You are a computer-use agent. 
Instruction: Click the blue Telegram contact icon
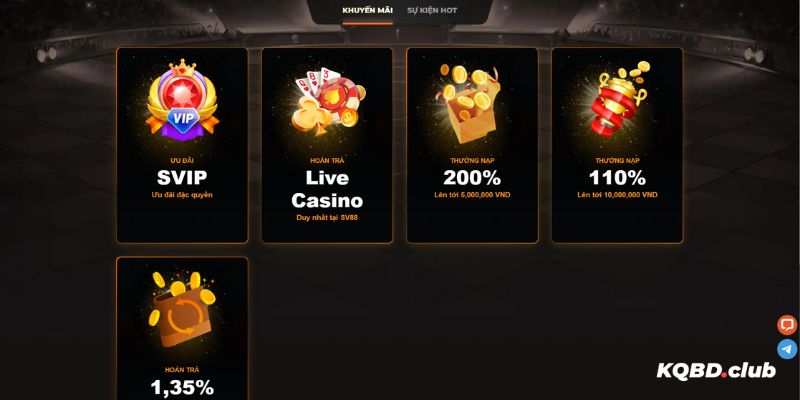tap(787, 349)
